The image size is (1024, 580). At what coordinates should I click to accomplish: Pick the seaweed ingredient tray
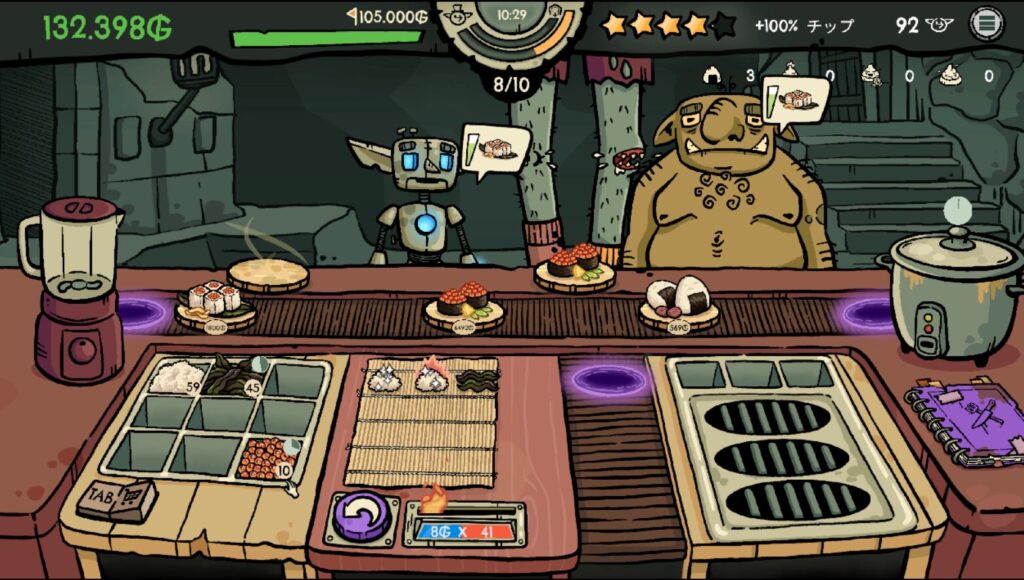point(234,375)
